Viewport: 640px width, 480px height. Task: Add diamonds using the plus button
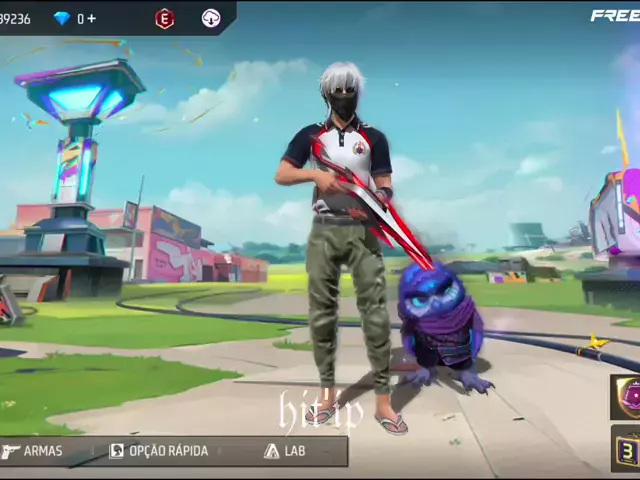click(92, 19)
